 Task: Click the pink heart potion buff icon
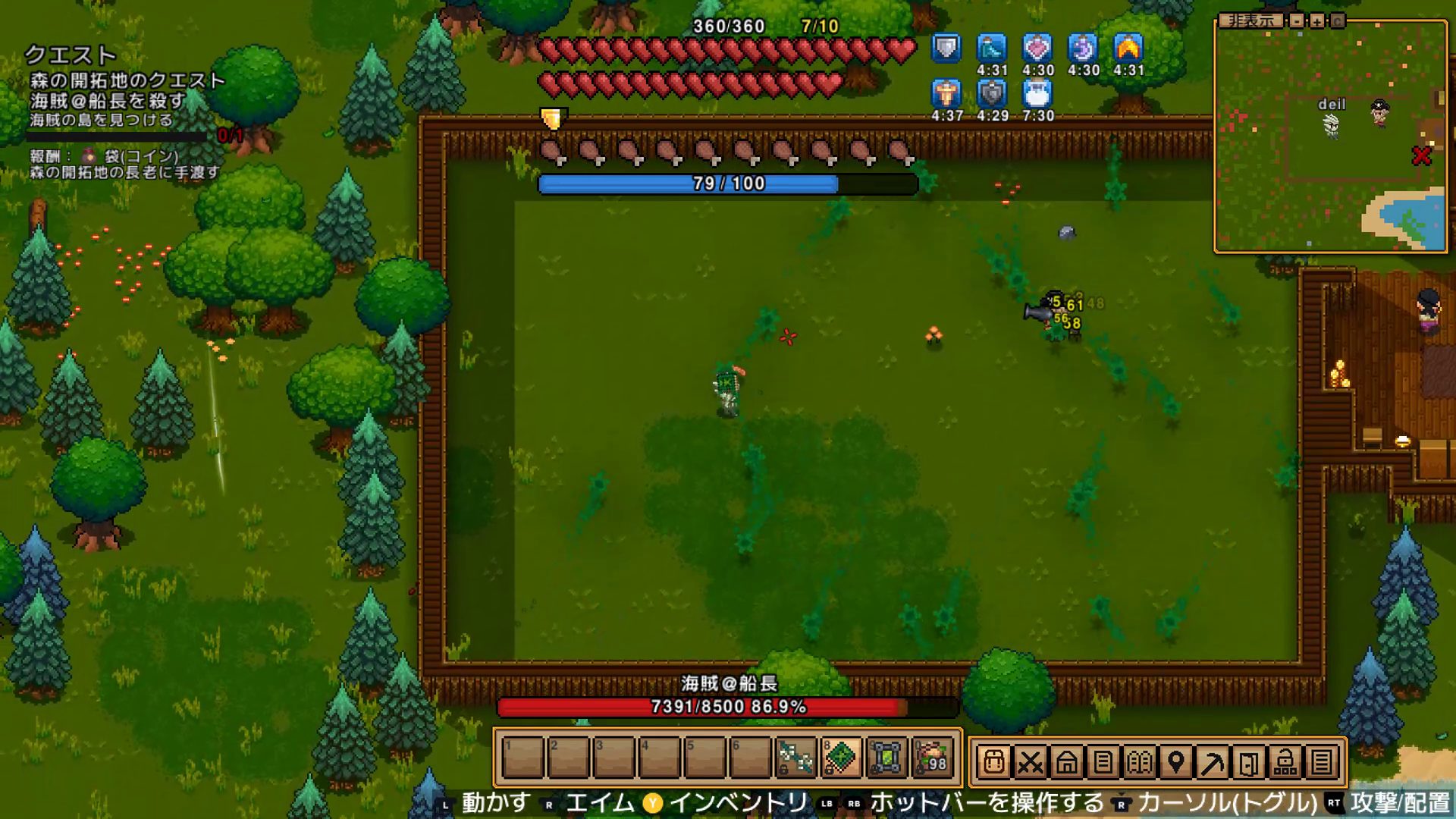click(1037, 49)
